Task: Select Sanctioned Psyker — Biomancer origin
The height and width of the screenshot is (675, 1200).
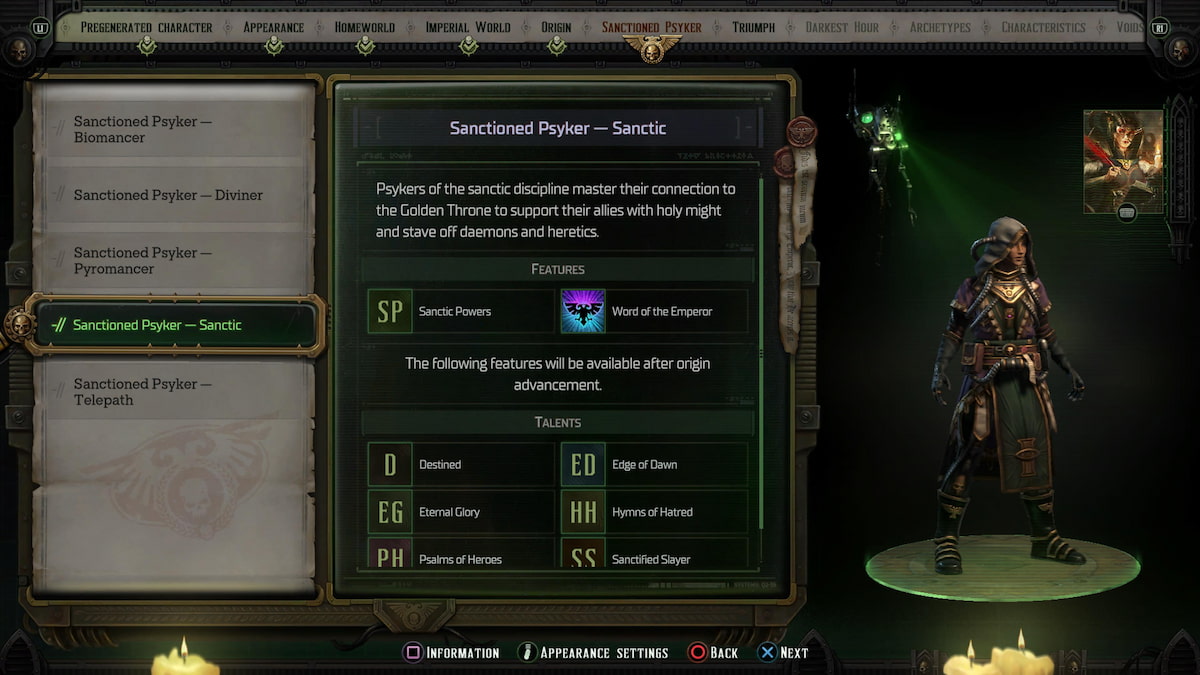Action: pyautogui.click(x=172, y=130)
